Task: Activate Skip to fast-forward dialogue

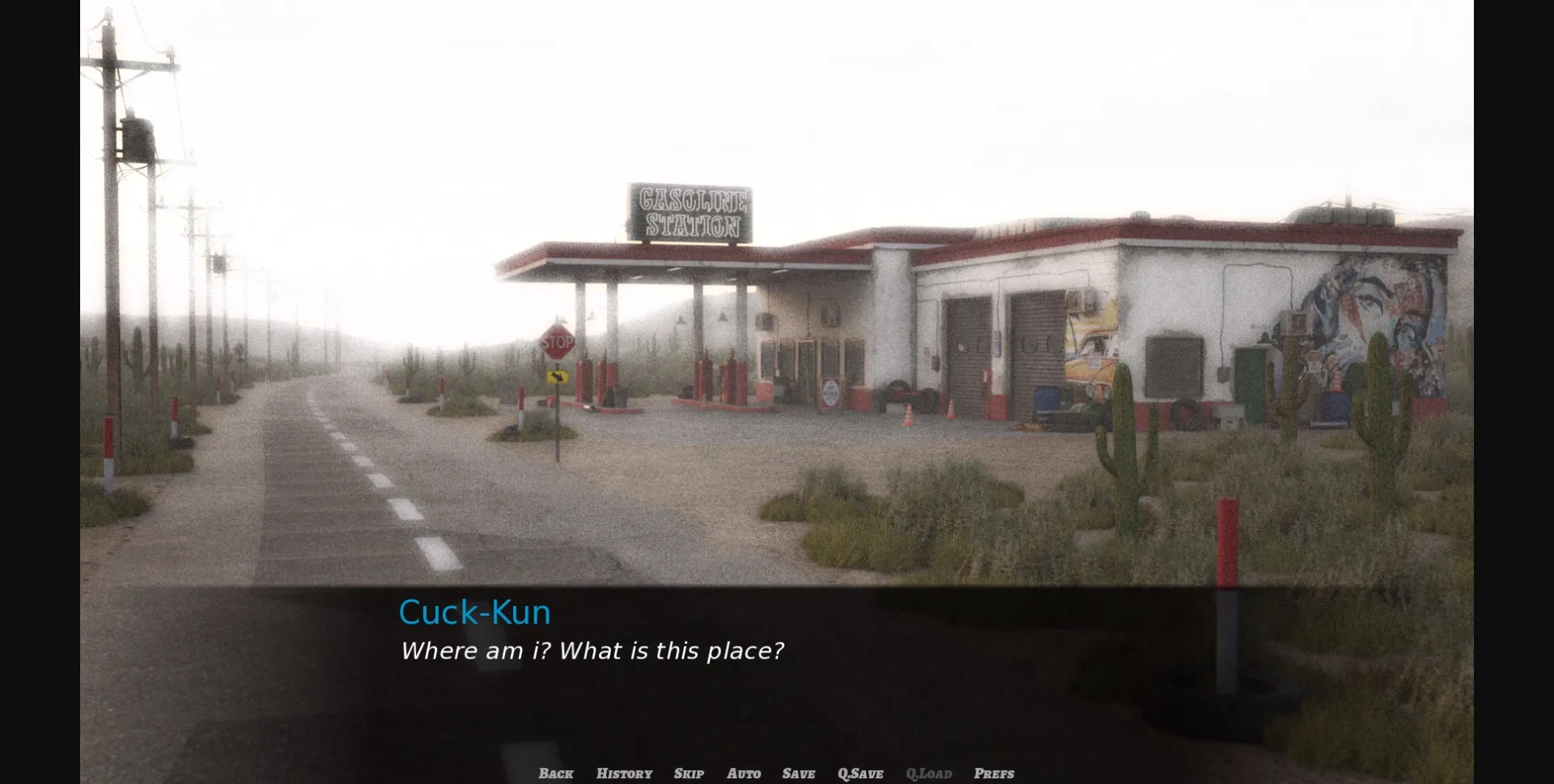Action: pos(689,773)
